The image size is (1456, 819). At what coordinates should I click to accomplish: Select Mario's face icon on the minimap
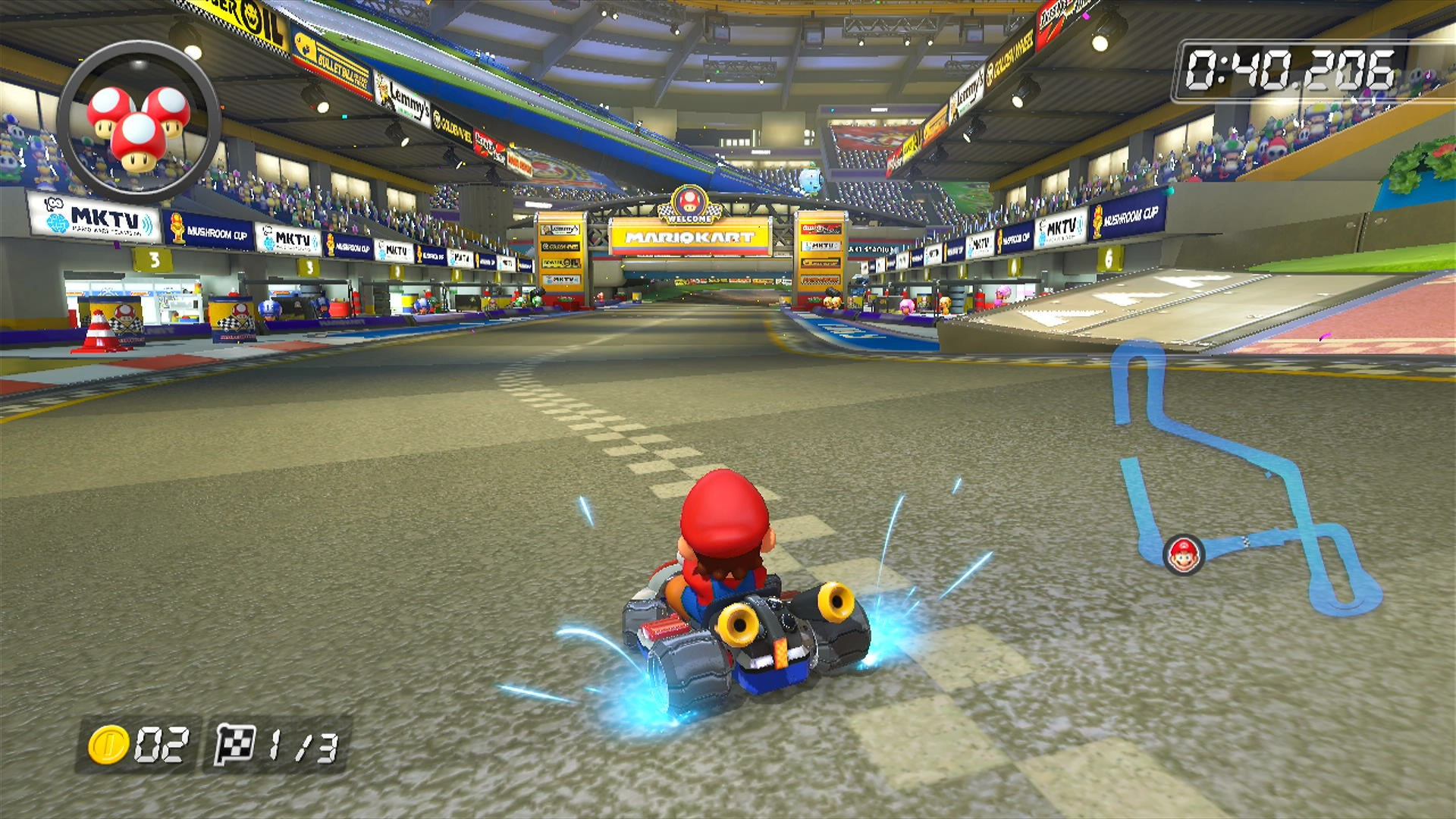pos(1185,555)
